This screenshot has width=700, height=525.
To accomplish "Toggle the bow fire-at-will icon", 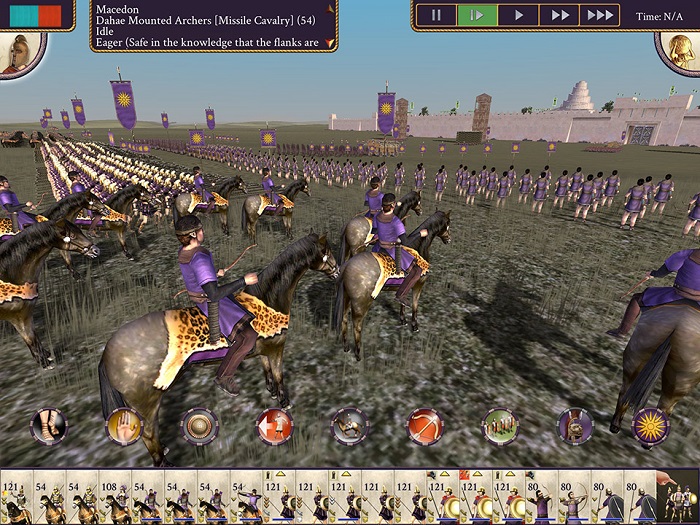I will pyautogui.click(x=425, y=426).
